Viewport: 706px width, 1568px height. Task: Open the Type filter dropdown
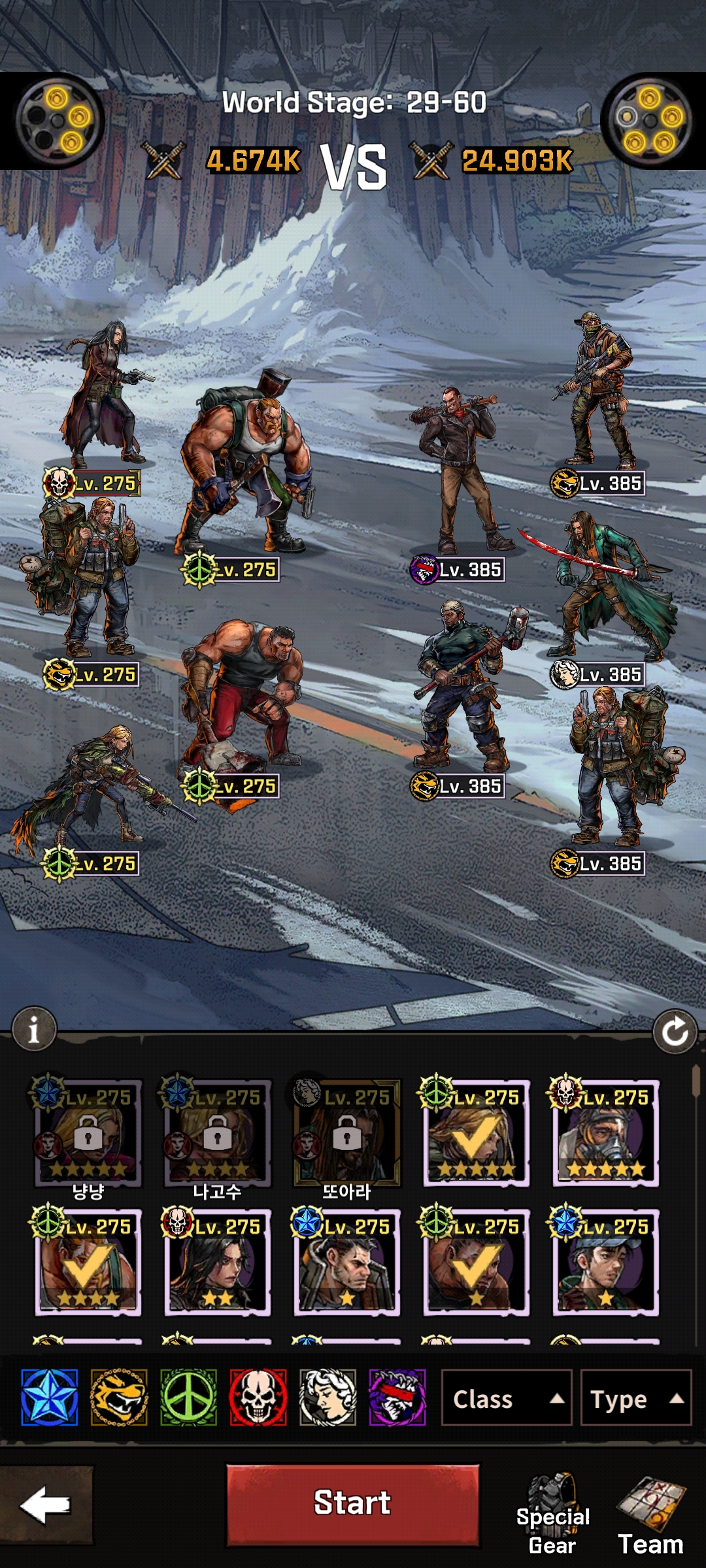(636, 1399)
